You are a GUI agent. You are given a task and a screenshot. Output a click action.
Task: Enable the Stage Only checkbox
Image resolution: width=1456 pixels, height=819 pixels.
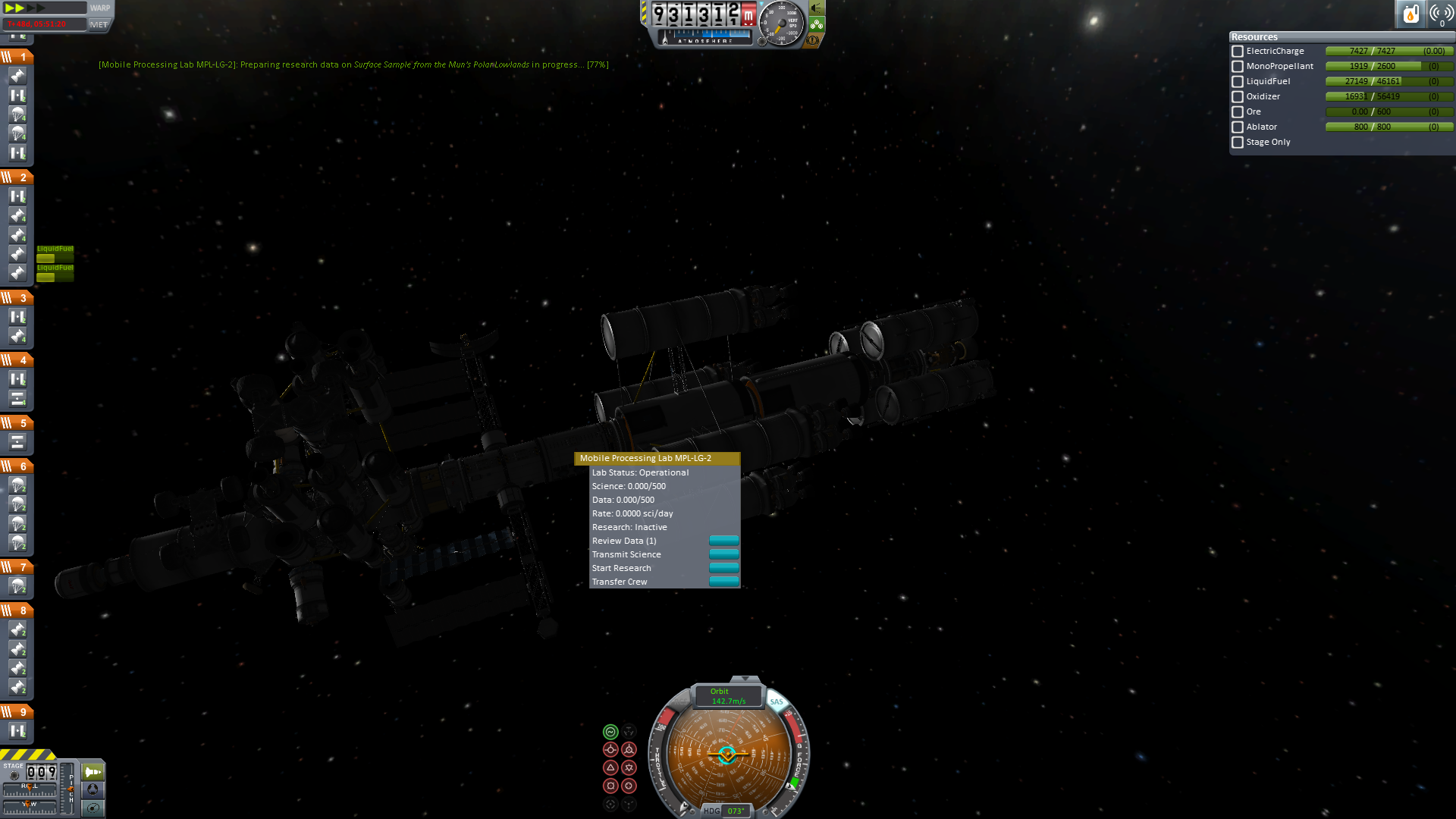tap(1238, 143)
